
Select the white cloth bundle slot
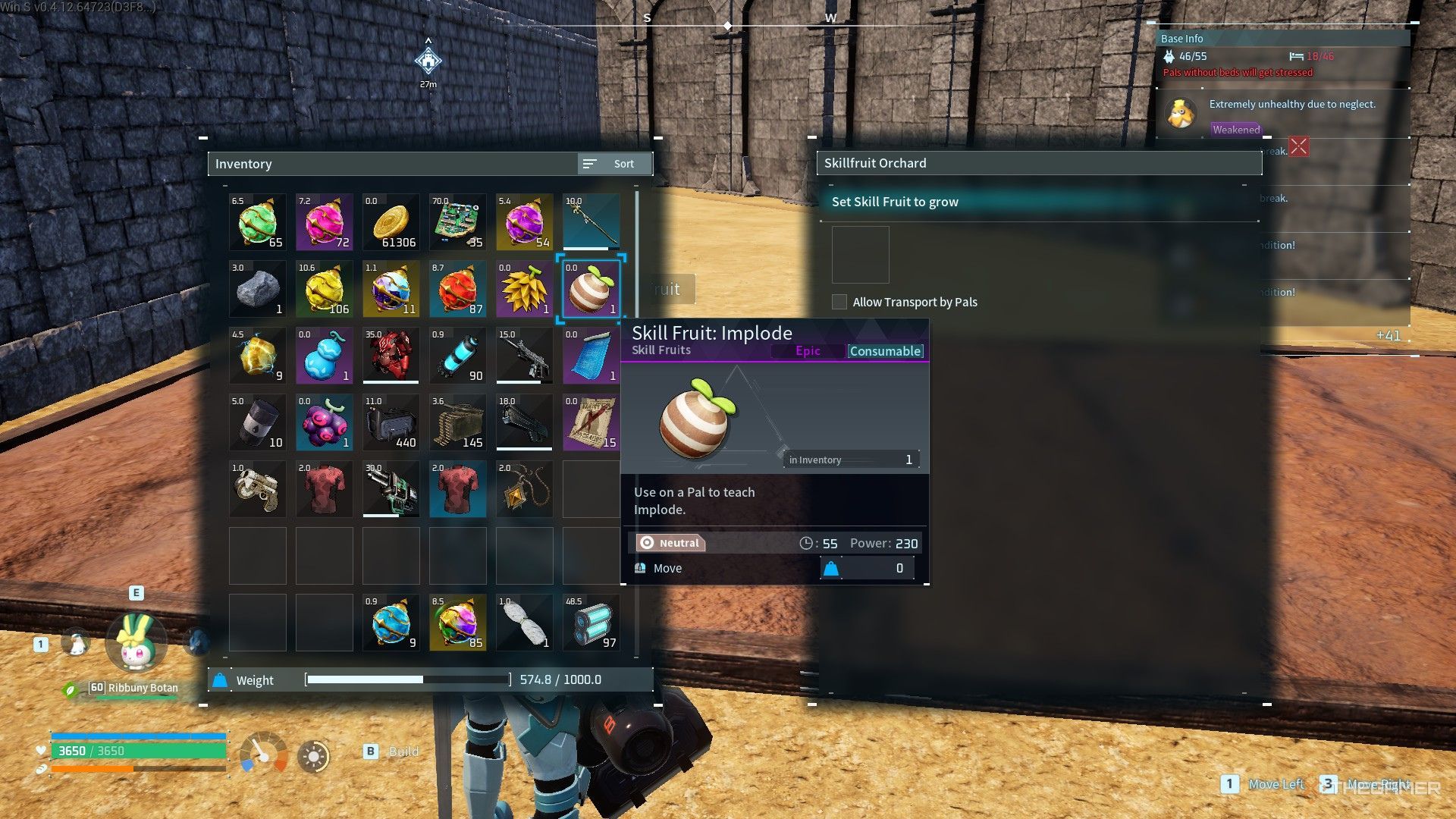coord(524,623)
